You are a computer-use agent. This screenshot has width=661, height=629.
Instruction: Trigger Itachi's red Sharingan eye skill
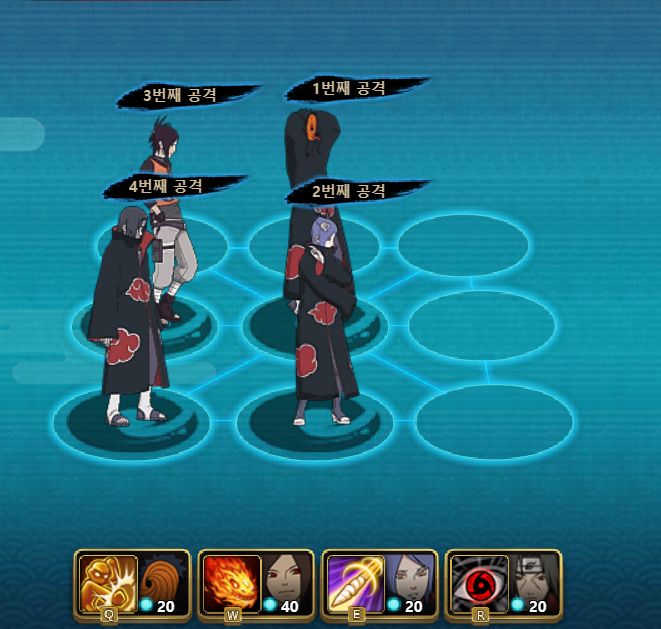point(477,582)
